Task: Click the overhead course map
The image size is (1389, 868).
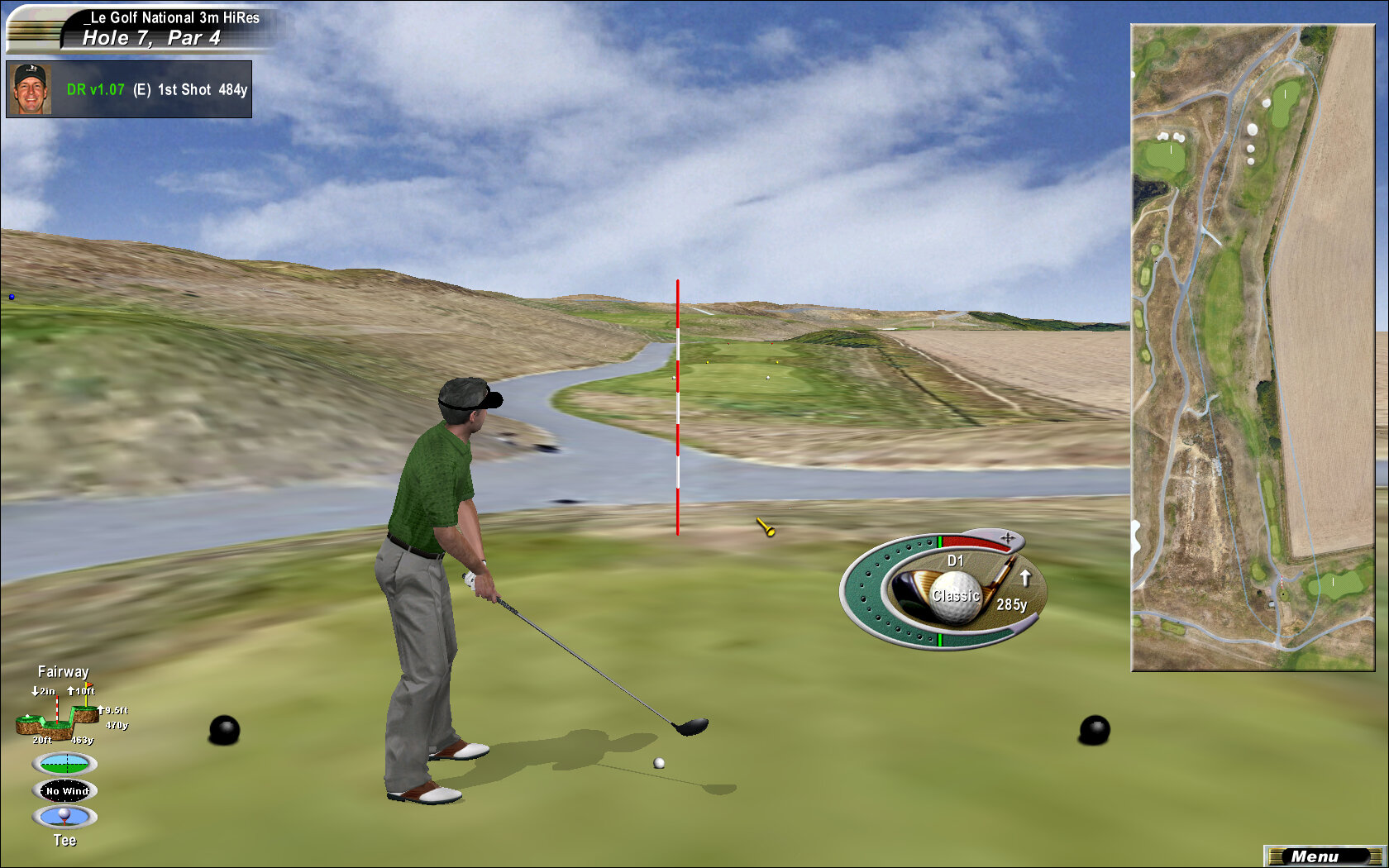Action: point(1252,347)
